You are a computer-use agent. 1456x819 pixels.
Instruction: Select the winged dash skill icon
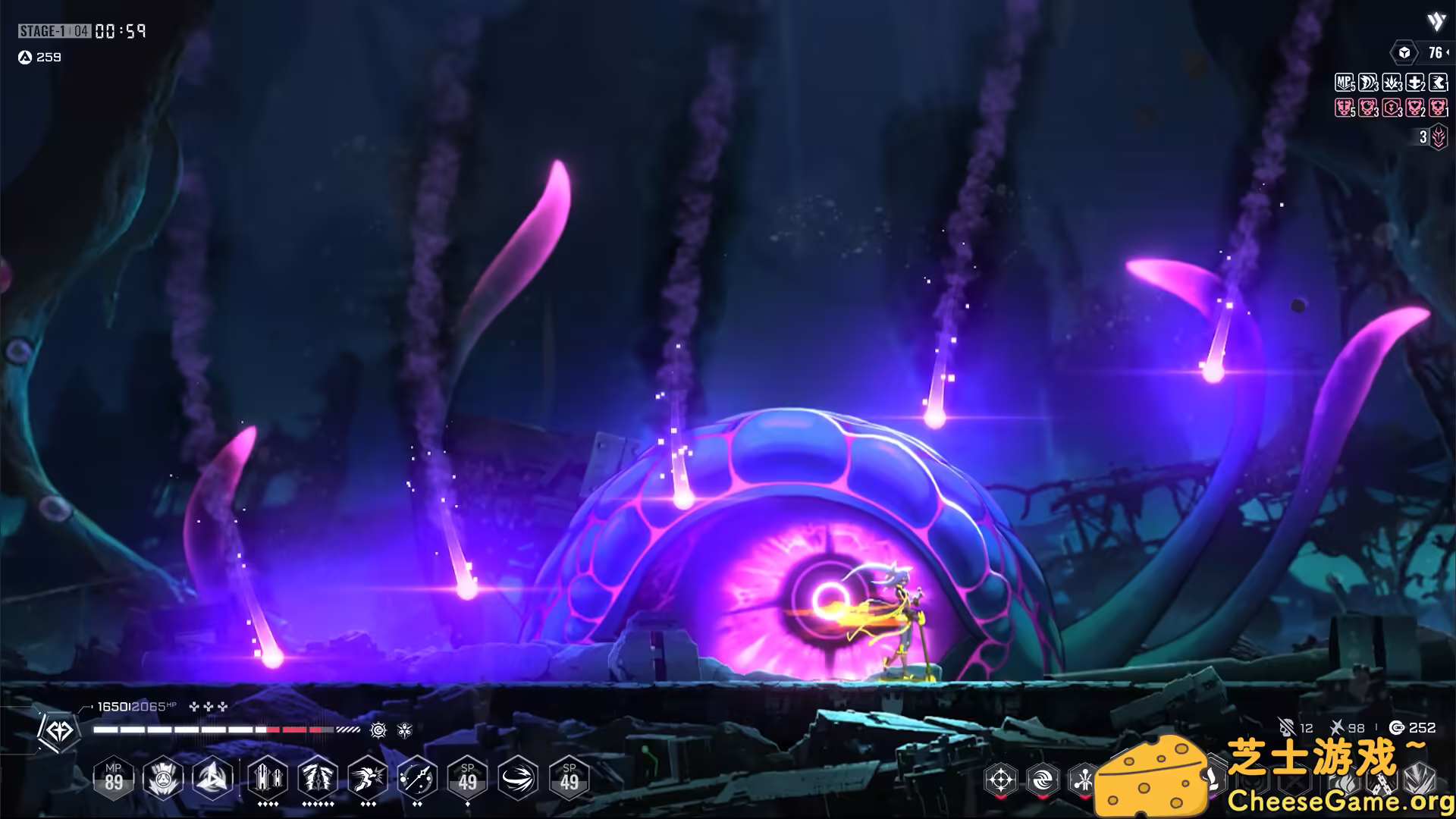point(367,778)
